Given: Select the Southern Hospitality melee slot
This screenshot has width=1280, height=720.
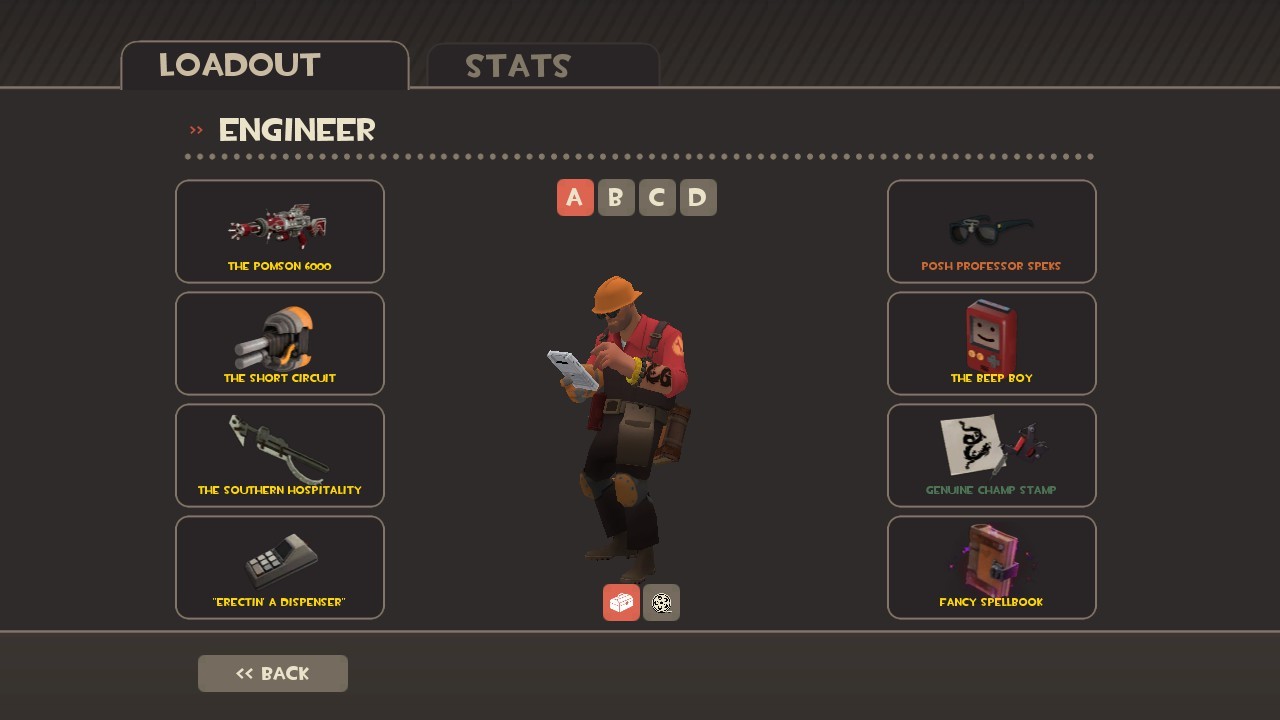Looking at the screenshot, I should [x=280, y=455].
